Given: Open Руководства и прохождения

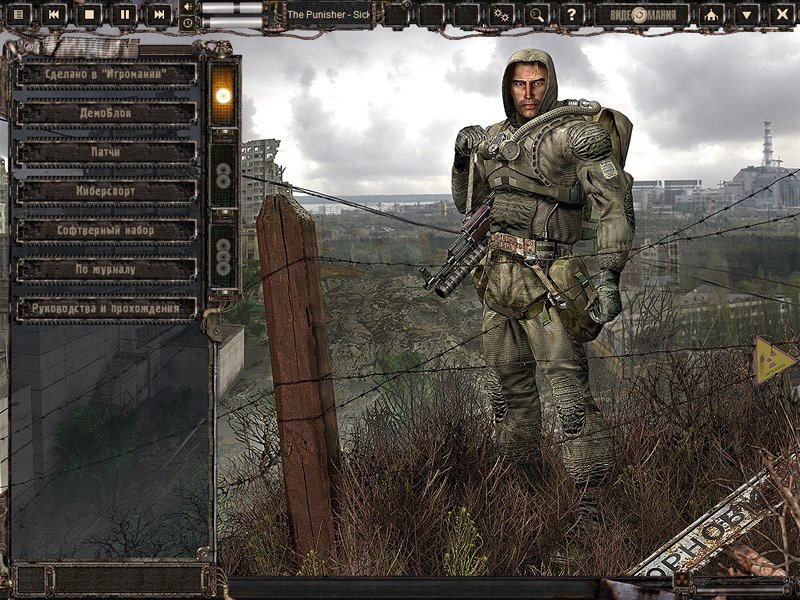Looking at the screenshot, I should [x=107, y=308].
